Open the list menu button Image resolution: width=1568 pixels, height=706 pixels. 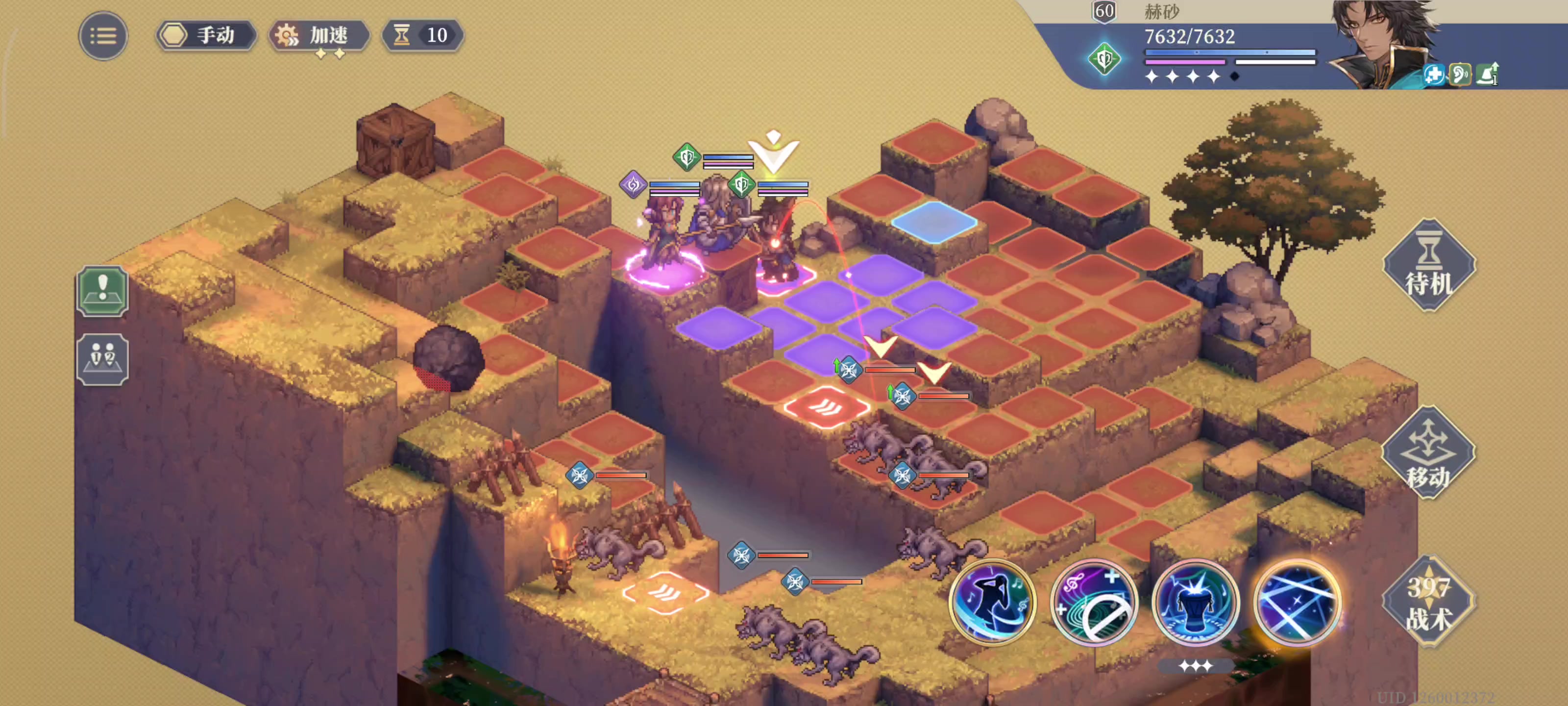pos(103,36)
